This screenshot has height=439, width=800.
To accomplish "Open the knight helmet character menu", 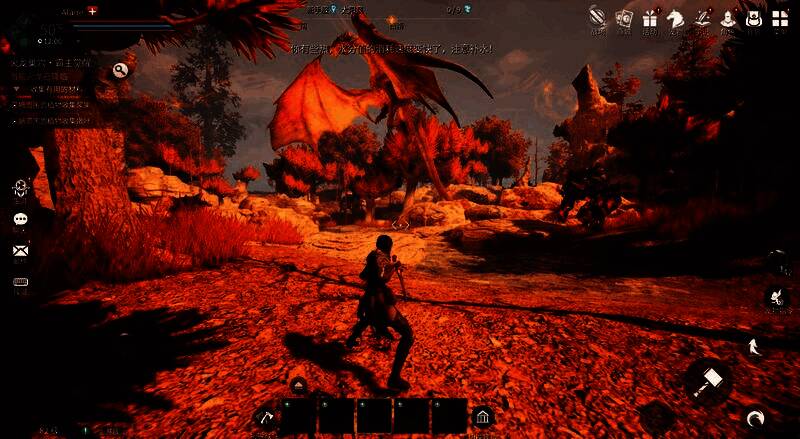I will coord(728,18).
